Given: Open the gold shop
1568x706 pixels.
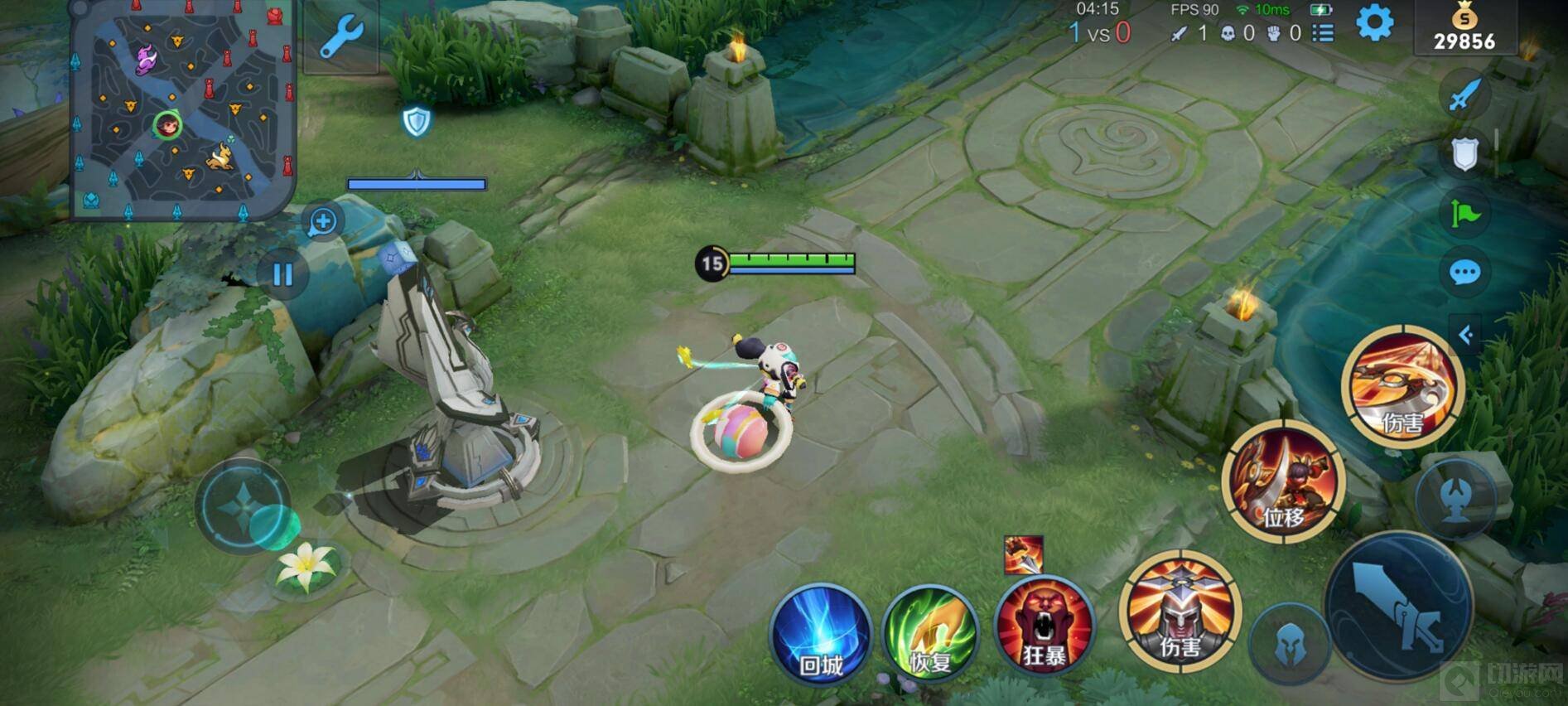Looking at the screenshot, I should [1464, 29].
